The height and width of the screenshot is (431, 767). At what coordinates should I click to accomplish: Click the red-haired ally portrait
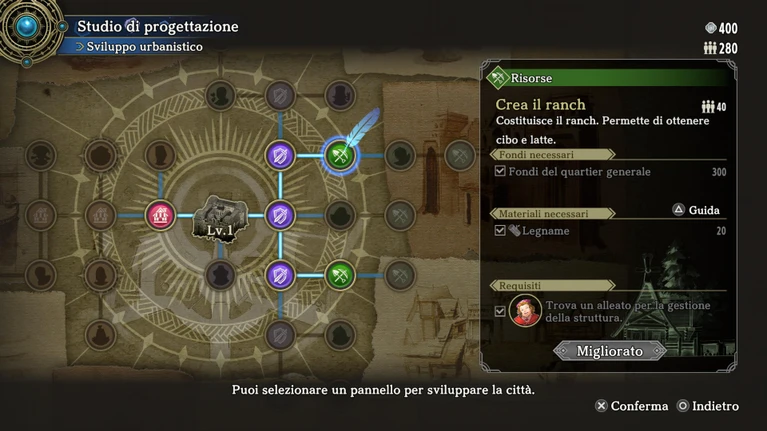click(x=525, y=311)
